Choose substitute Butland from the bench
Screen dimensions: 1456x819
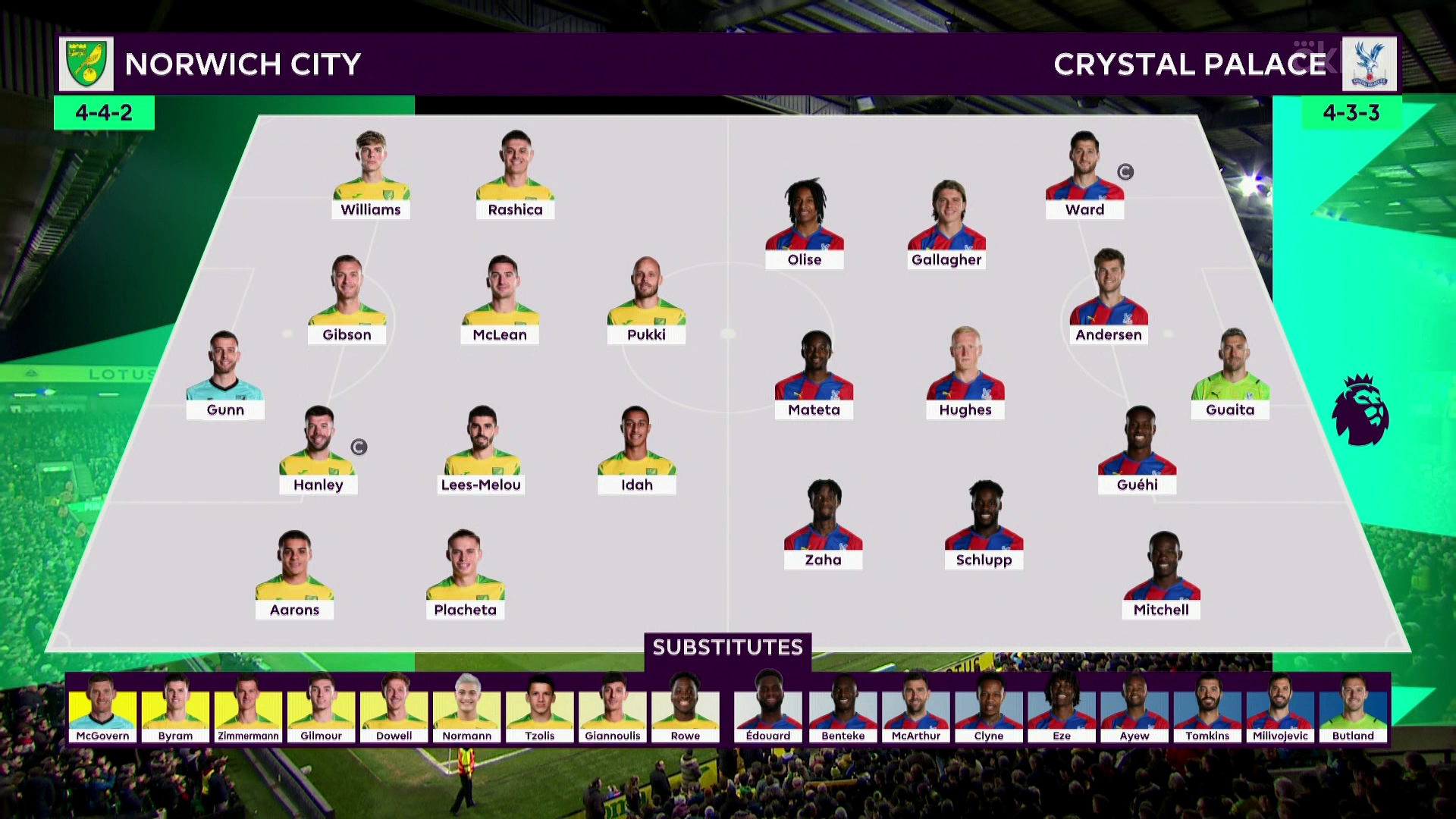[1353, 708]
